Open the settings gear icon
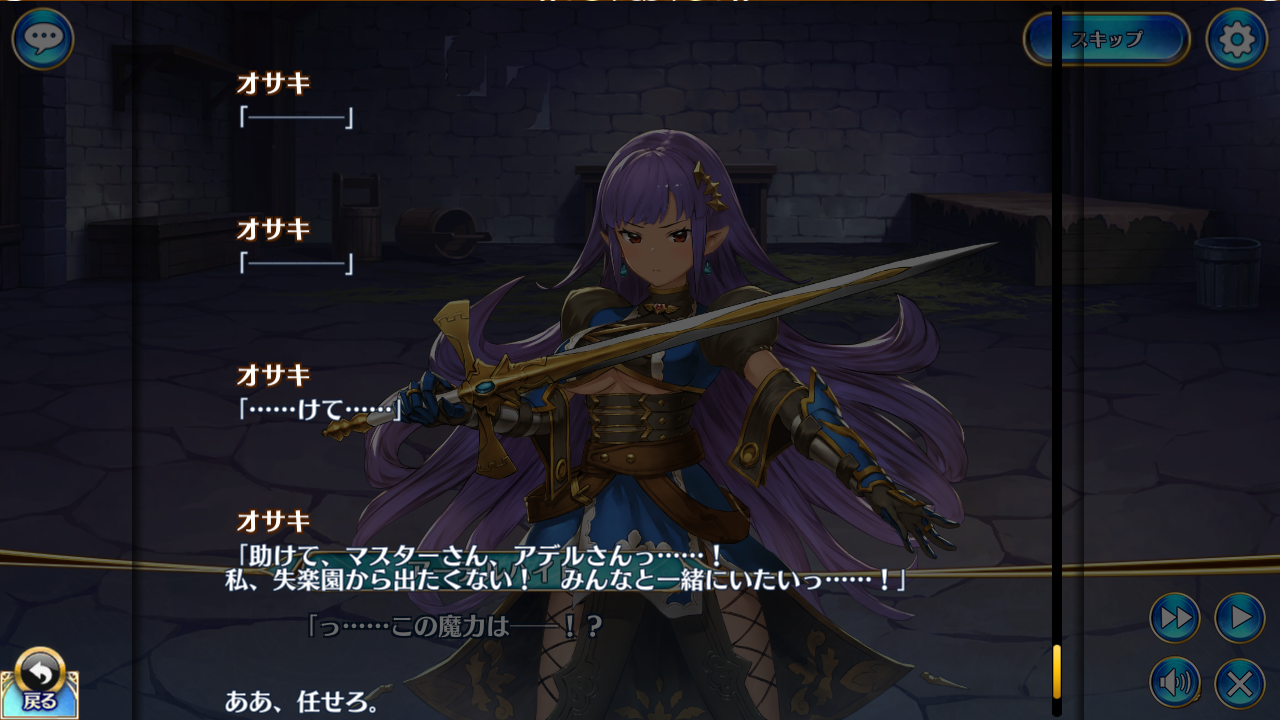The width and height of the screenshot is (1280, 720). (x=1237, y=40)
